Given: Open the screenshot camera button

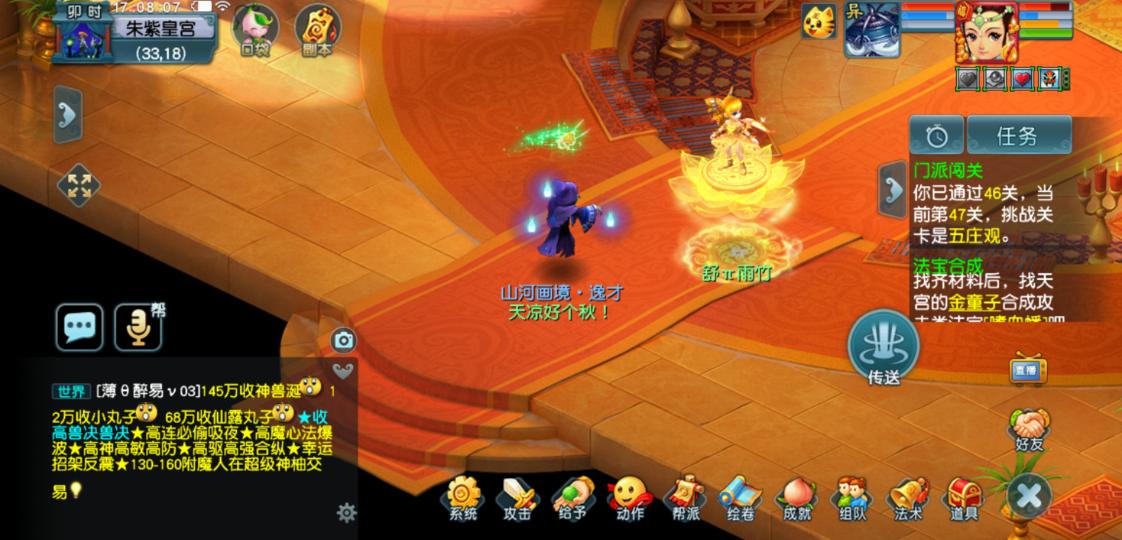Looking at the screenshot, I should click(344, 340).
